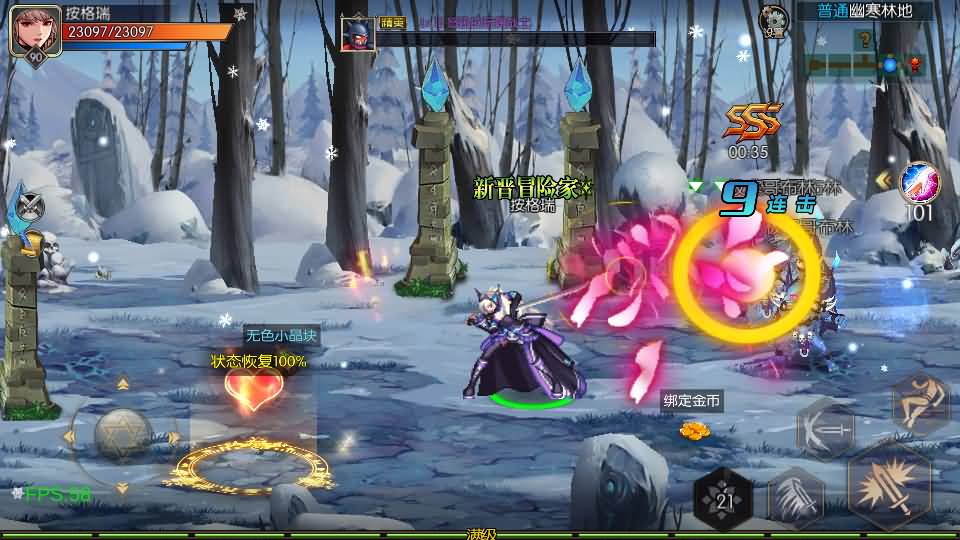This screenshot has width=960, height=540.
Task: Toggle the crossed swords icon
Action: pyautogui.click(x=31, y=205)
